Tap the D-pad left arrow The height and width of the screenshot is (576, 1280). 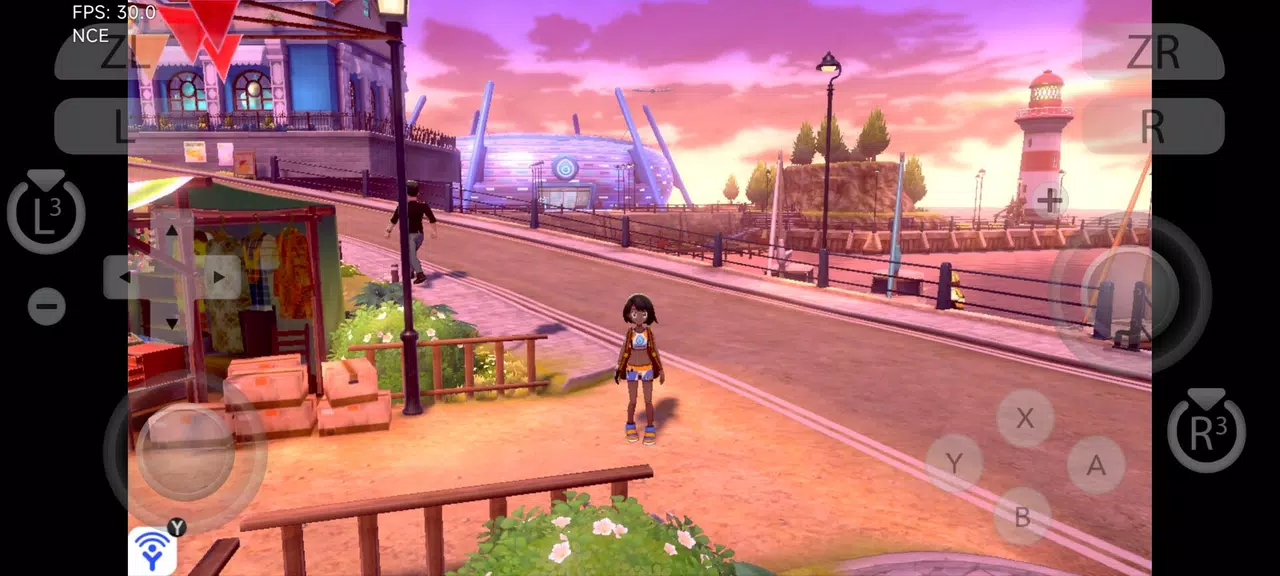pos(126,277)
